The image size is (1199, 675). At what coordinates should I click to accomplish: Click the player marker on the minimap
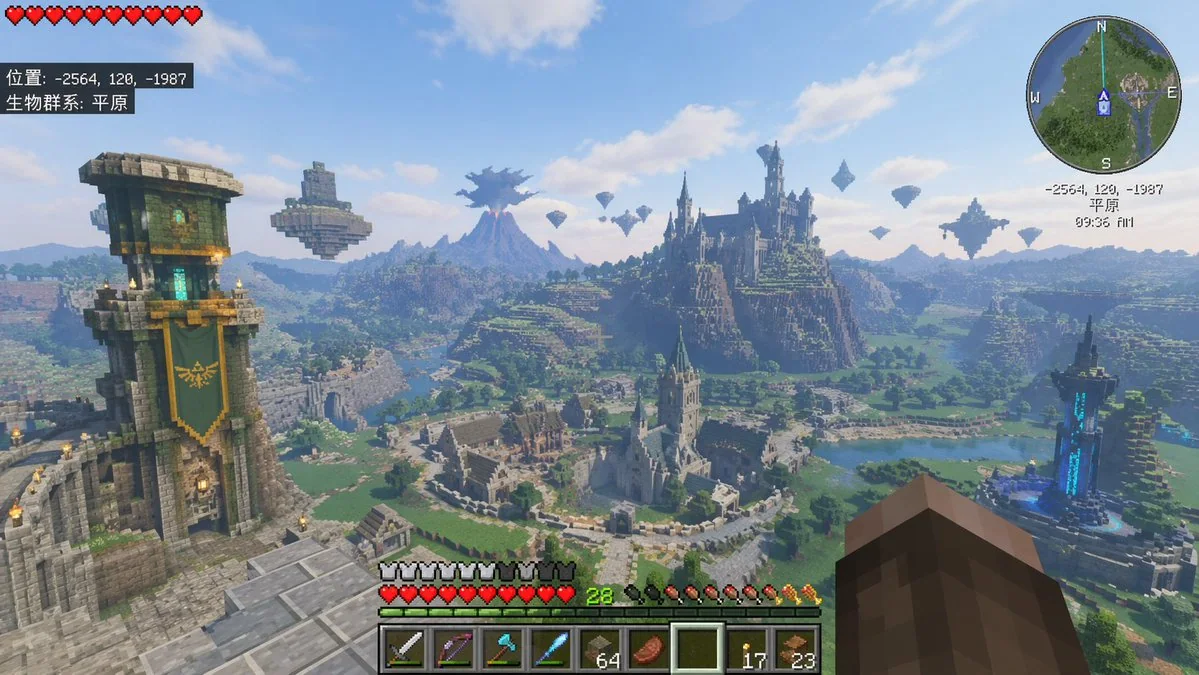click(x=1104, y=101)
